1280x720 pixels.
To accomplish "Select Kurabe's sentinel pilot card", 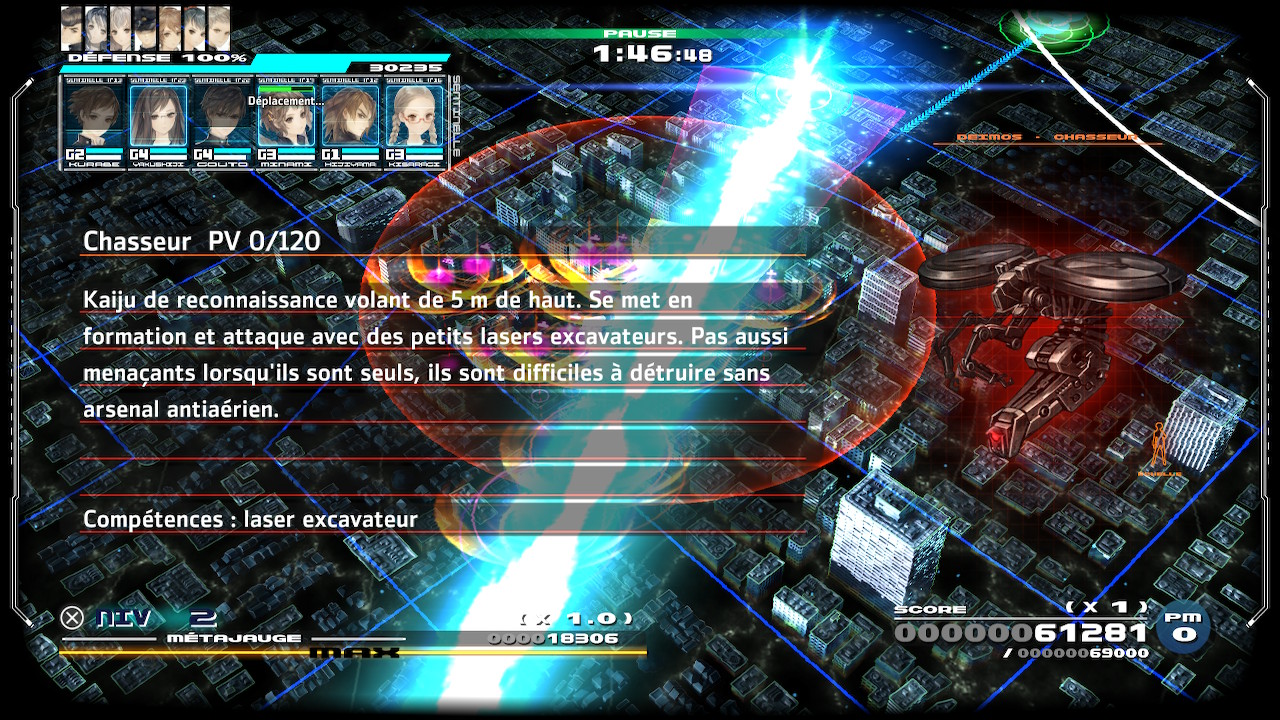I will [x=94, y=122].
